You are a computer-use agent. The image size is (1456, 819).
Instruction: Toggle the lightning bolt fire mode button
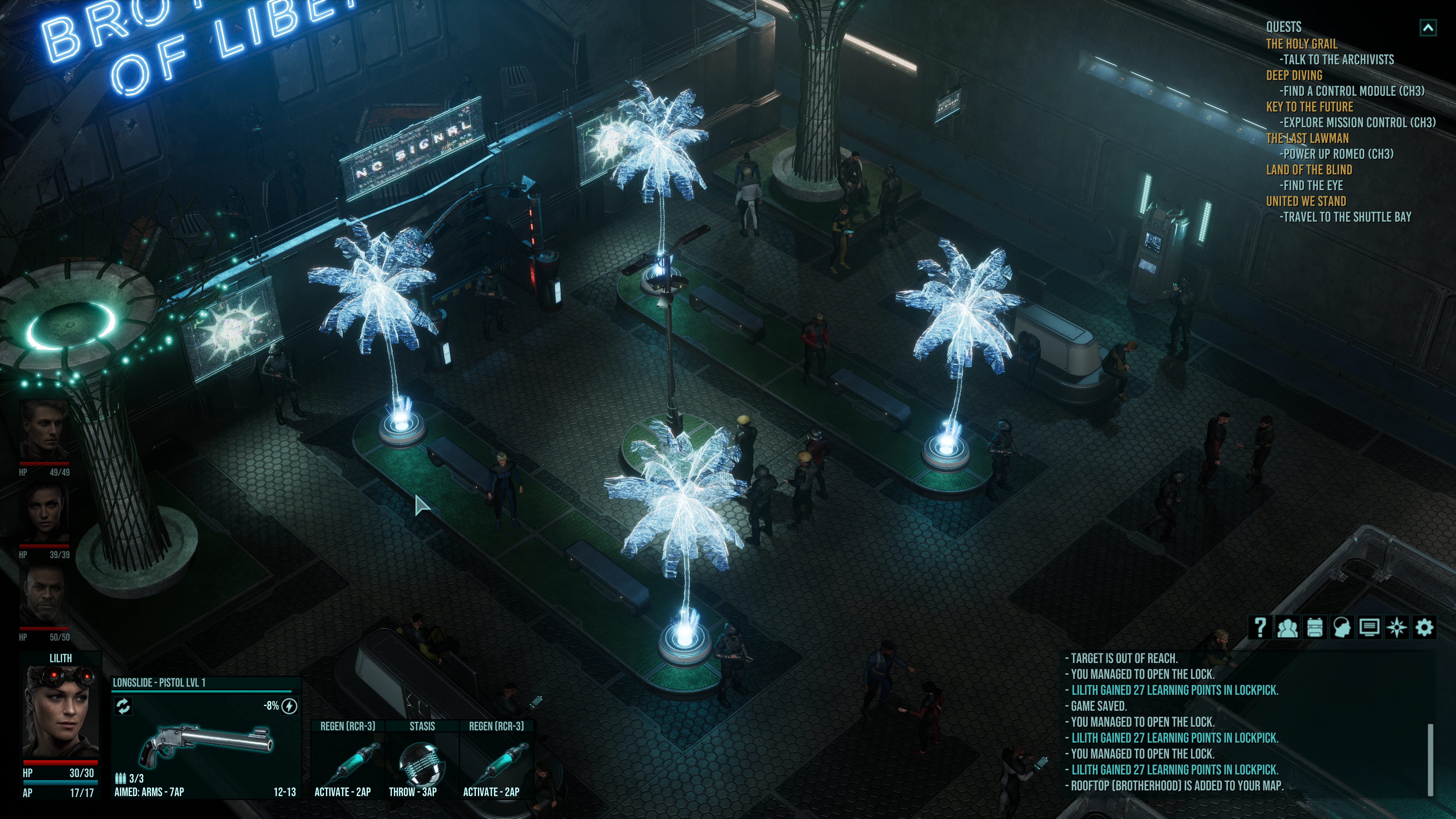[x=289, y=706]
